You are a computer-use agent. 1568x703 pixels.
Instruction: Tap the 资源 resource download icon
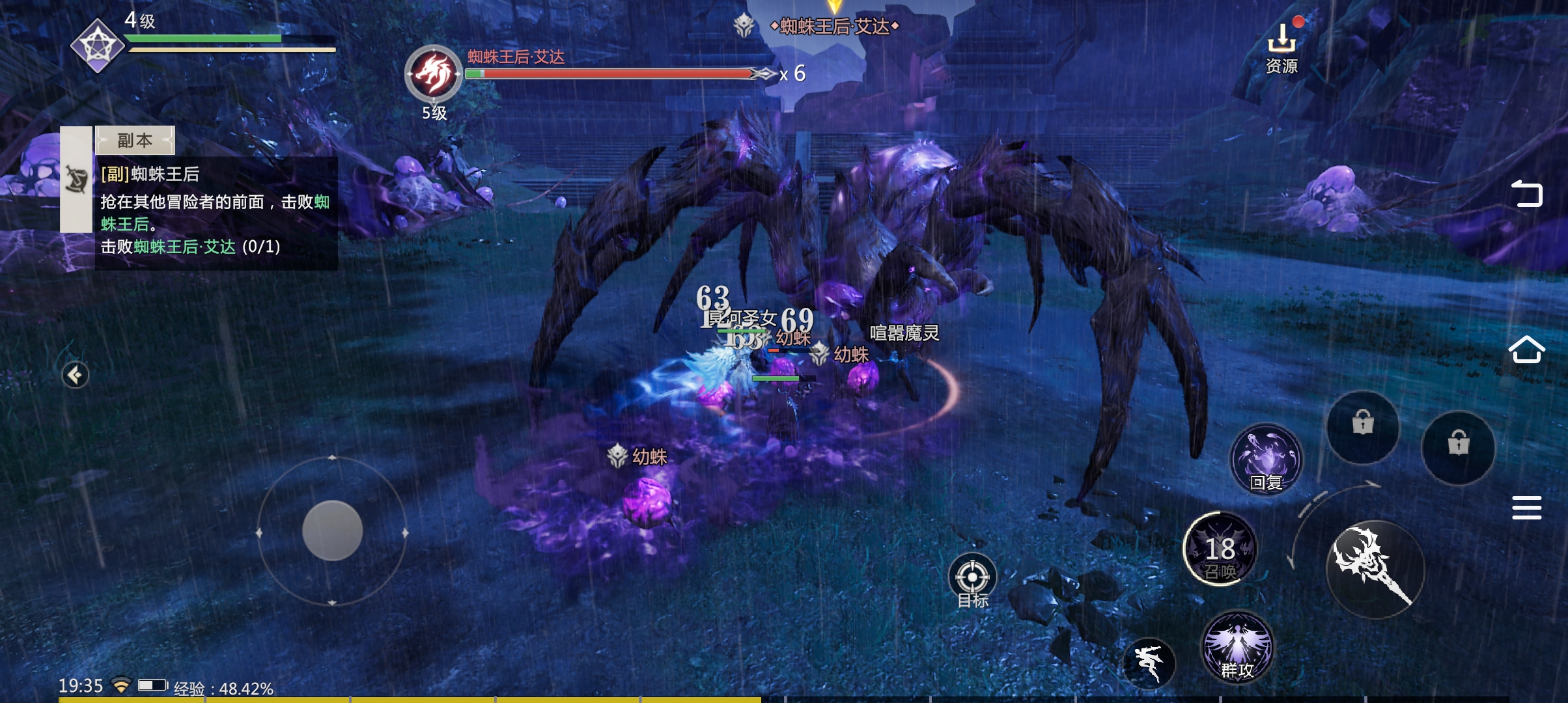tap(1281, 47)
